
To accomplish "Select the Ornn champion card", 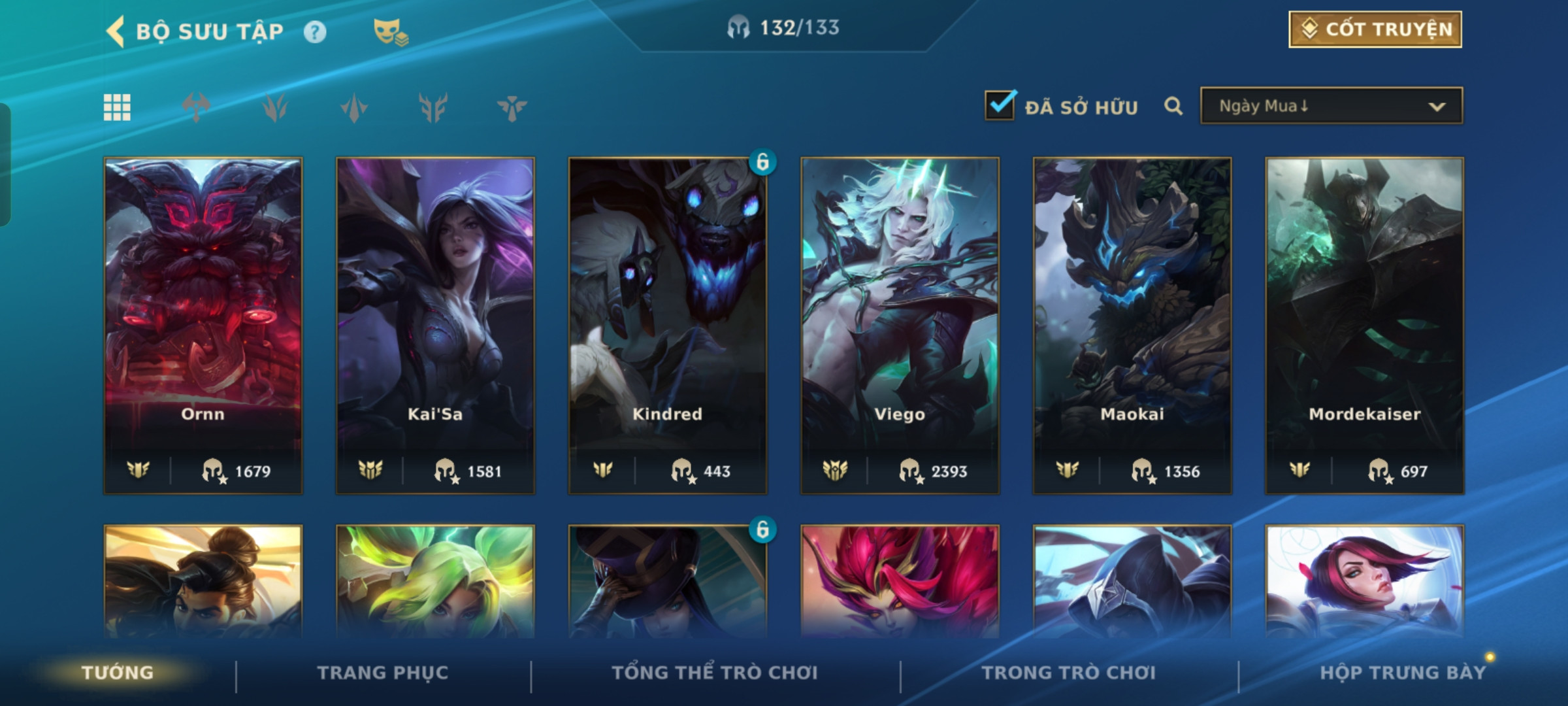I will pos(203,325).
